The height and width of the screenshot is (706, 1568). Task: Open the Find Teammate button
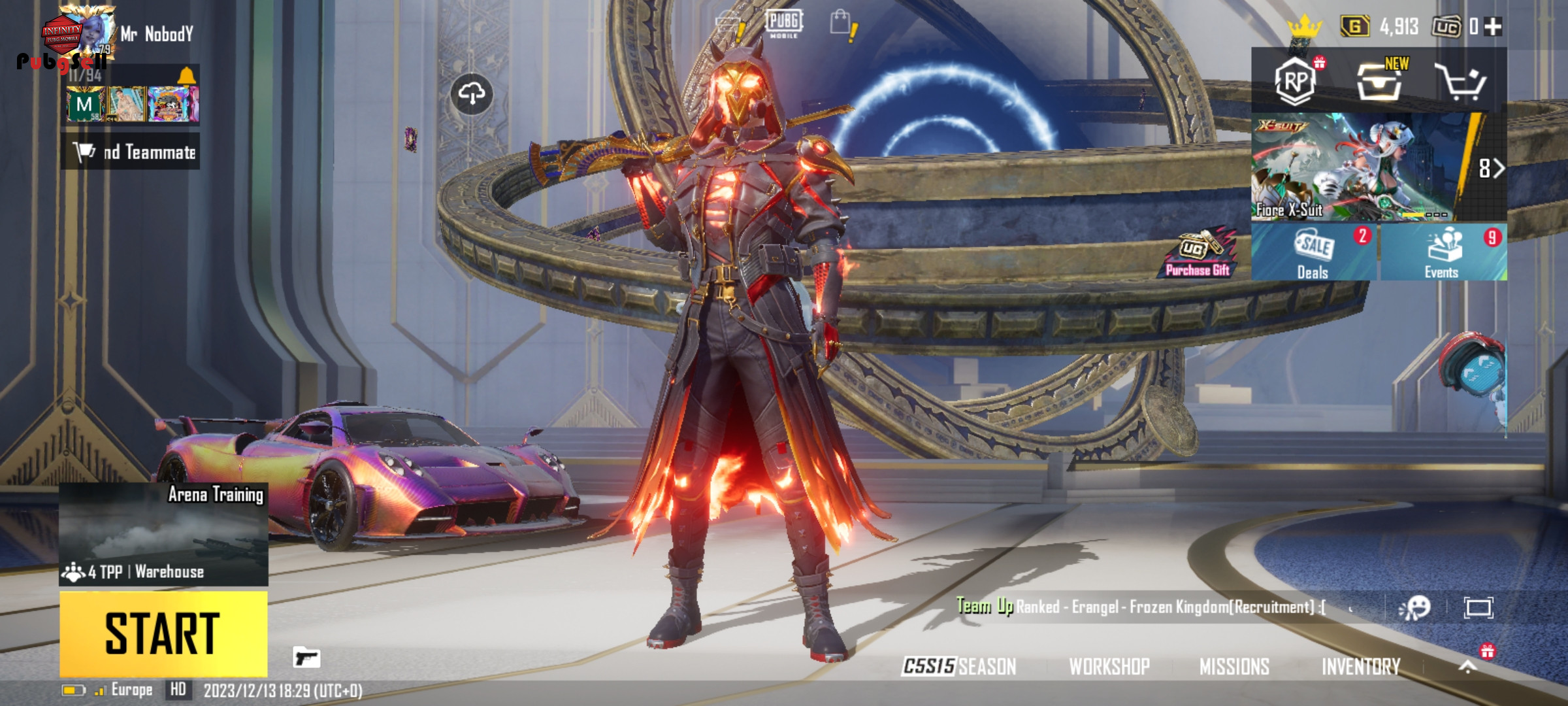[131, 152]
